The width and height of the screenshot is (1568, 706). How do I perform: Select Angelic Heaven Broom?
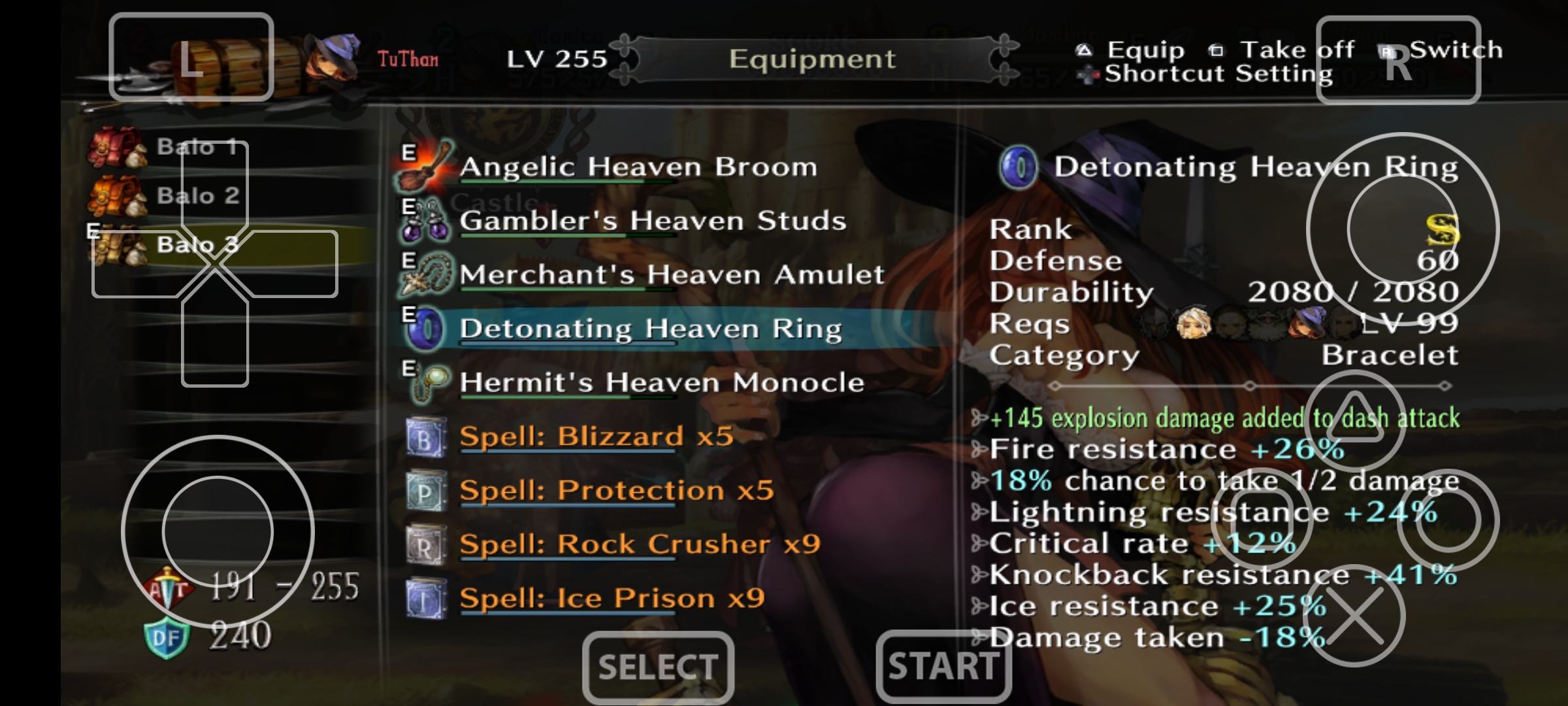coord(638,167)
